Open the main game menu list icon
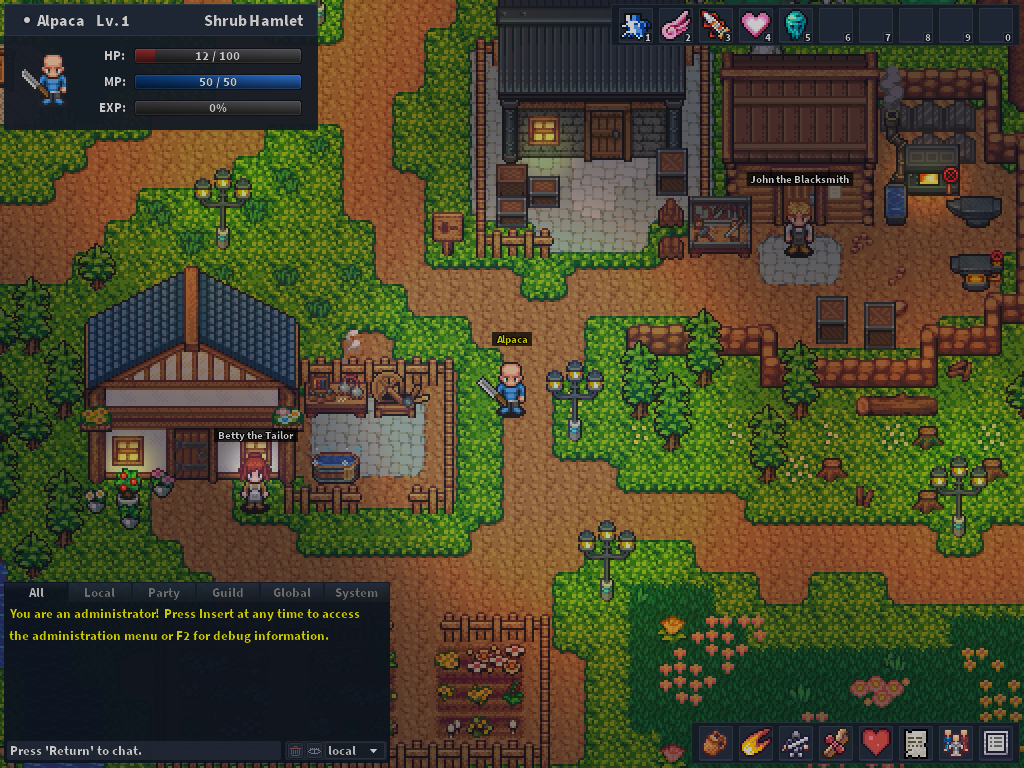This screenshot has width=1024, height=768. click(x=995, y=743)
